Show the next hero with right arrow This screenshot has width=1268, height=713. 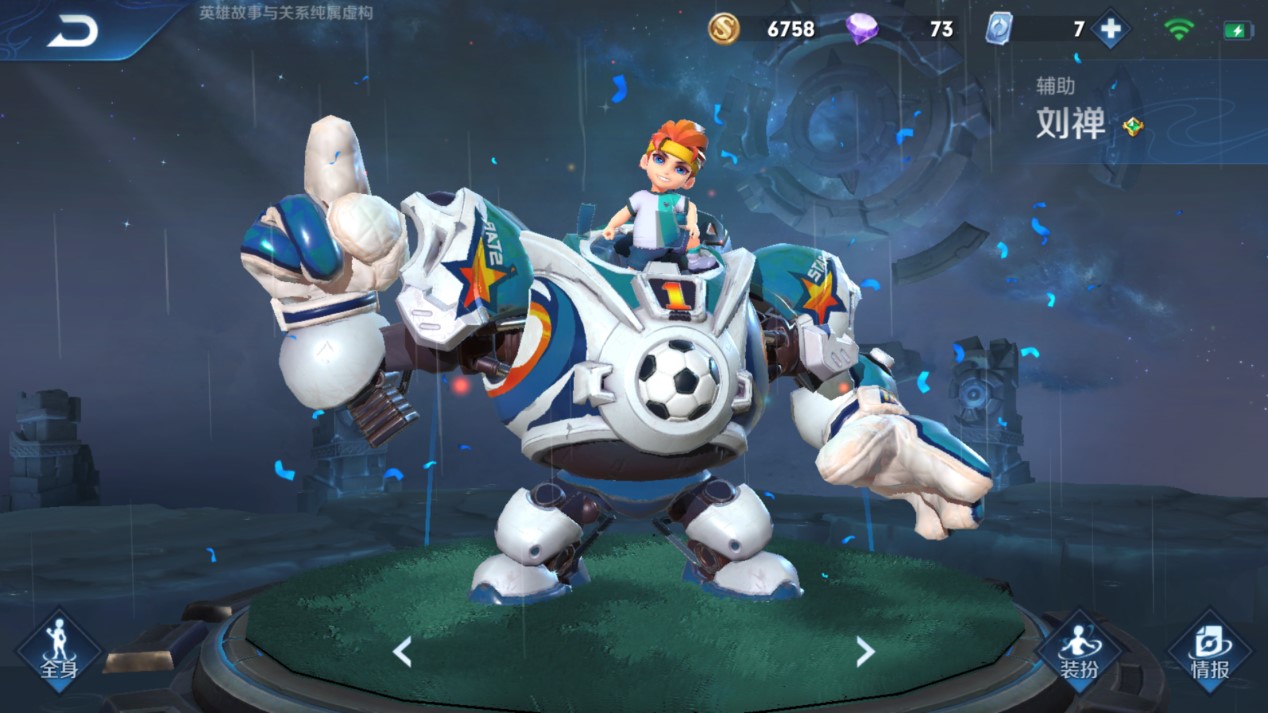[x=865, y=652]
